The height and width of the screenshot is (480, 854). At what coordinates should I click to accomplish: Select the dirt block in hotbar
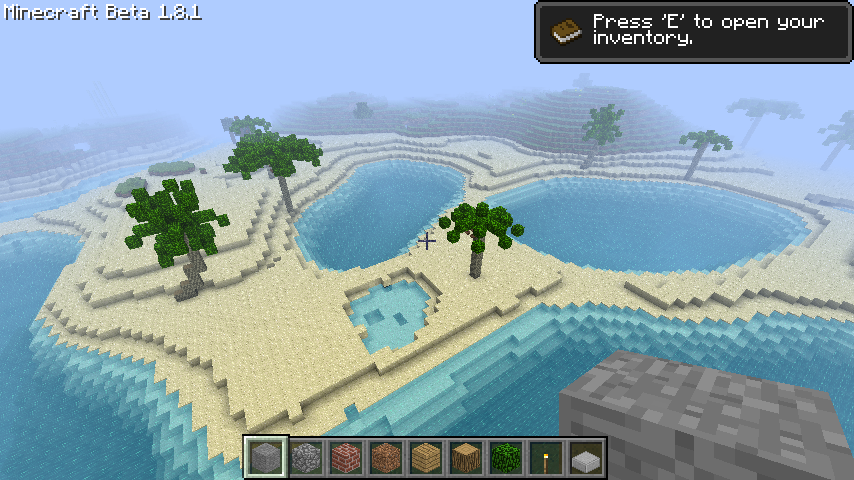click(386, 458)
